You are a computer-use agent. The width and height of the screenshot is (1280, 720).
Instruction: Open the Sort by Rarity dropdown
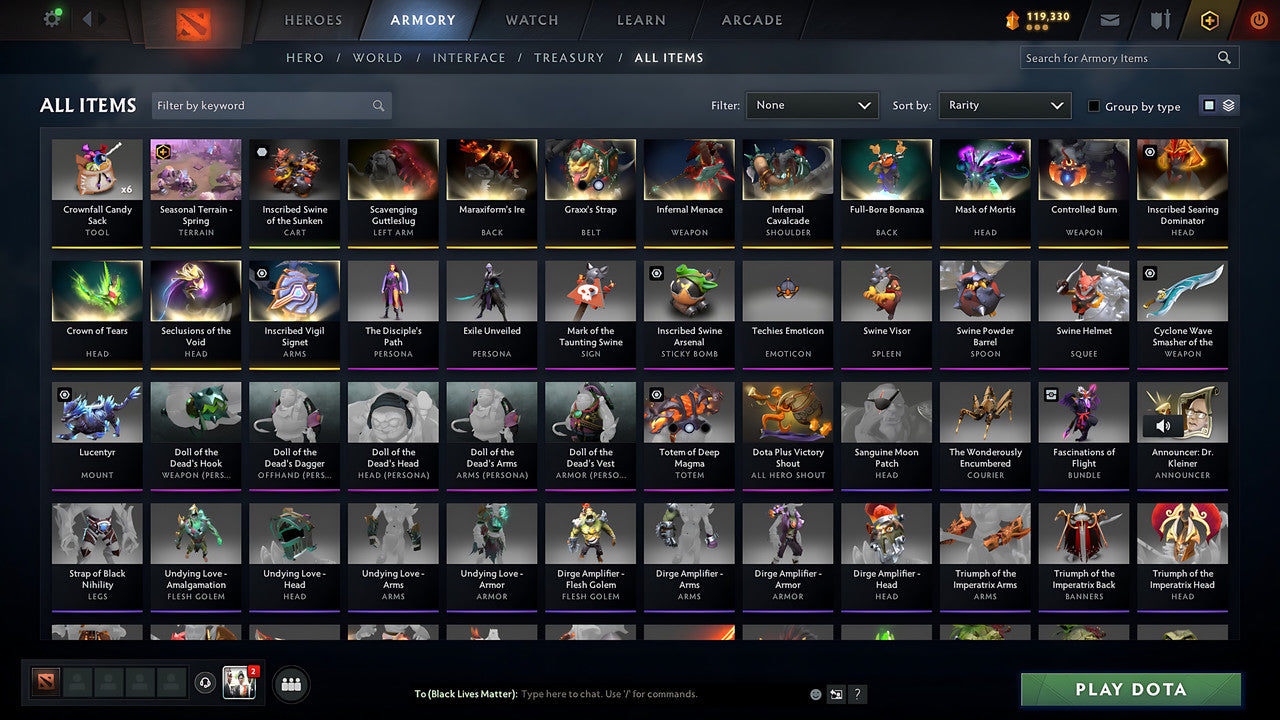coord(1004,105)
